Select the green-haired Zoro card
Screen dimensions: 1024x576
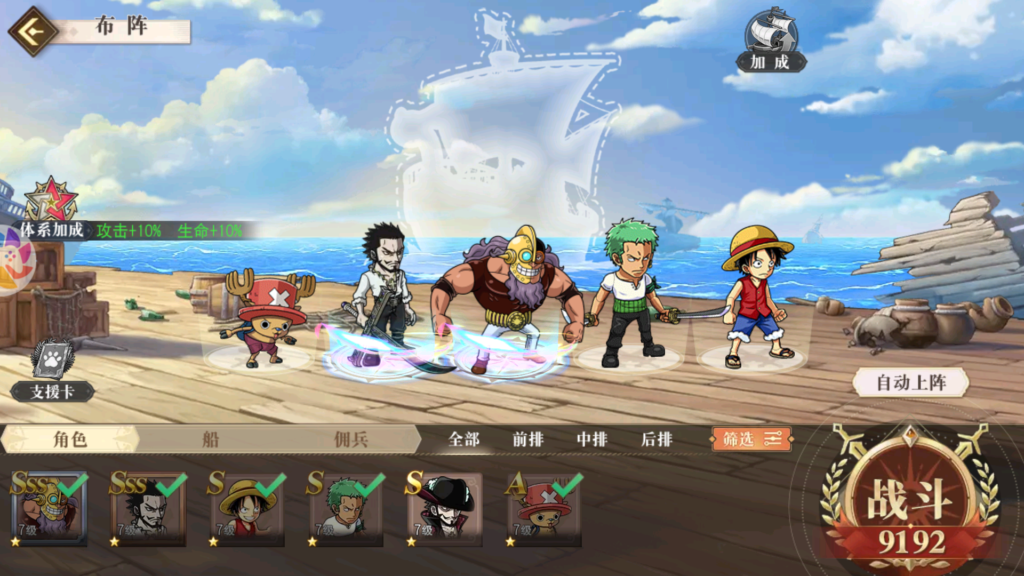[x=345, y=509]
